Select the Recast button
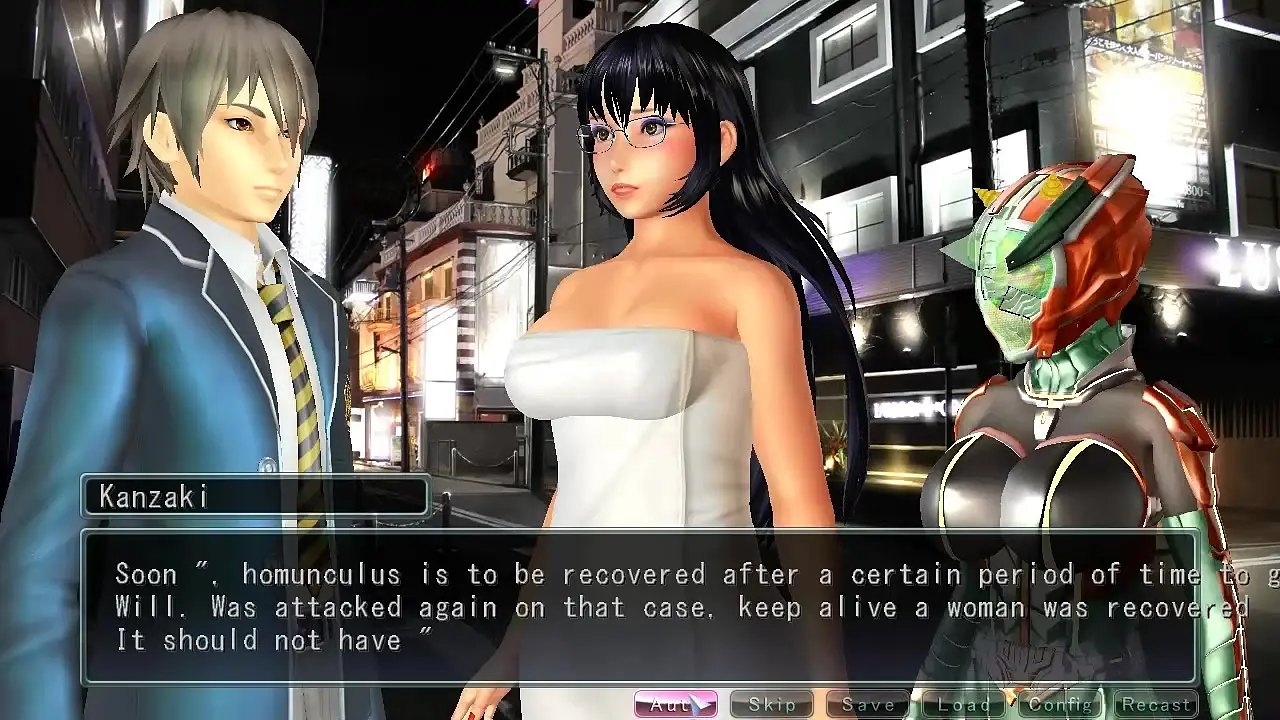 pos(1155,705)
